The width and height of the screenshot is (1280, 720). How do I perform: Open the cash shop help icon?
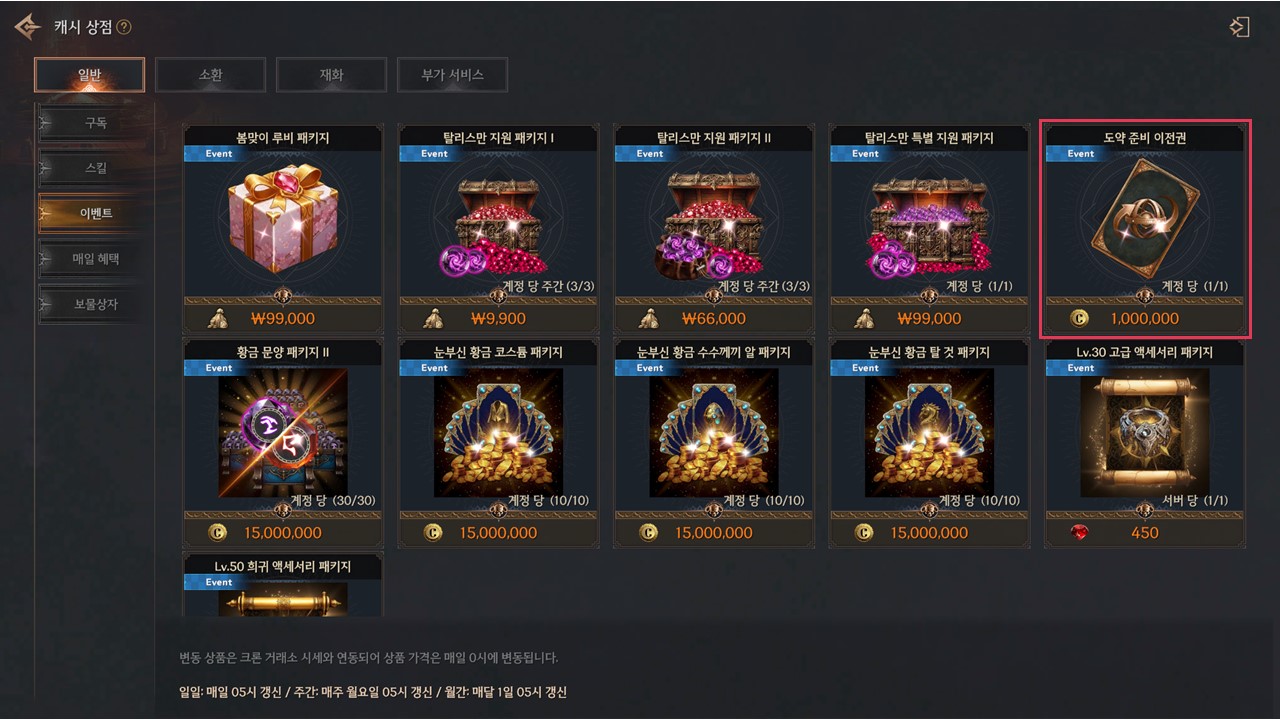point(124,27)
